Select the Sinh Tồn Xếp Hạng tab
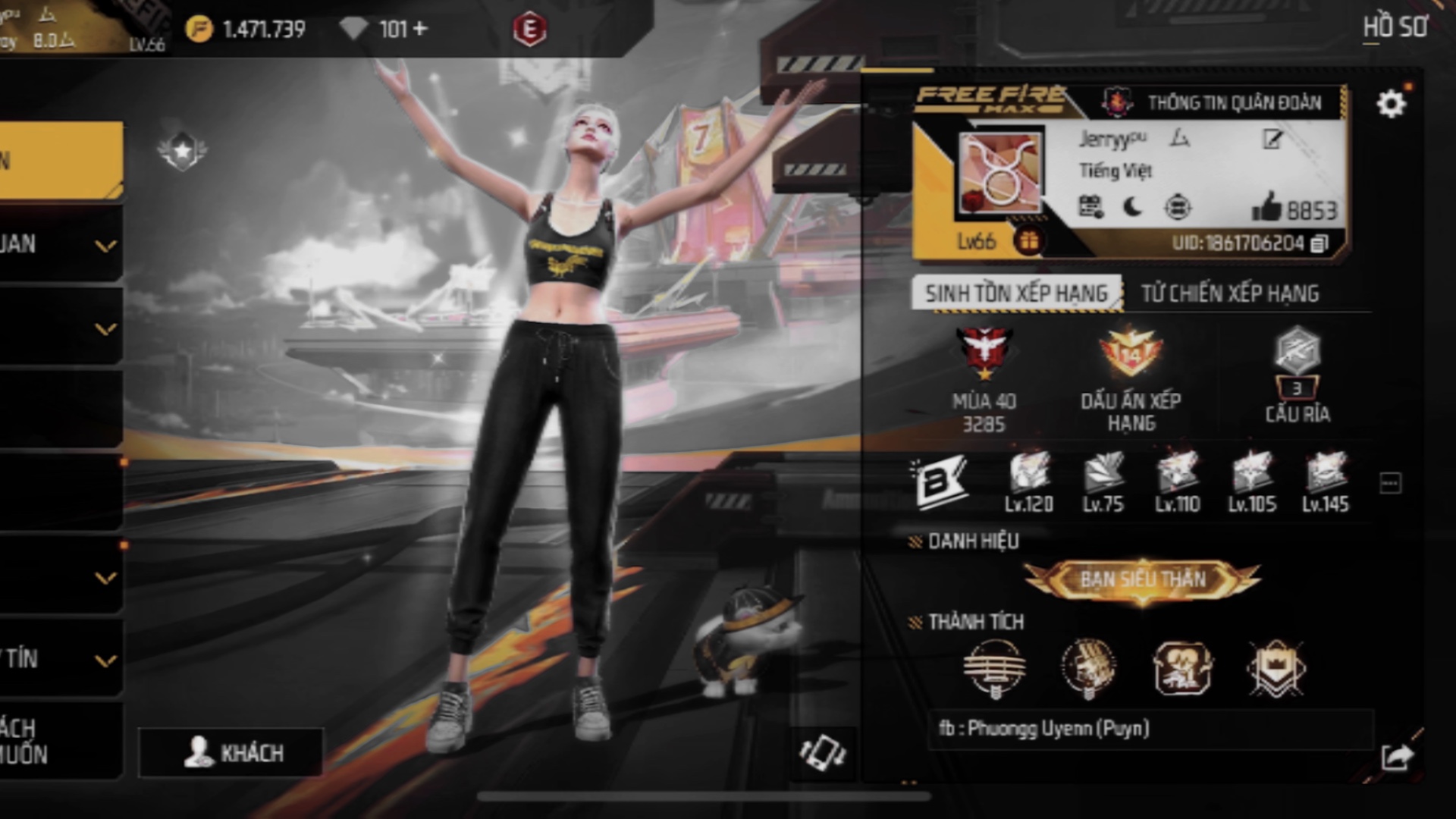 tap(1016, 293)
